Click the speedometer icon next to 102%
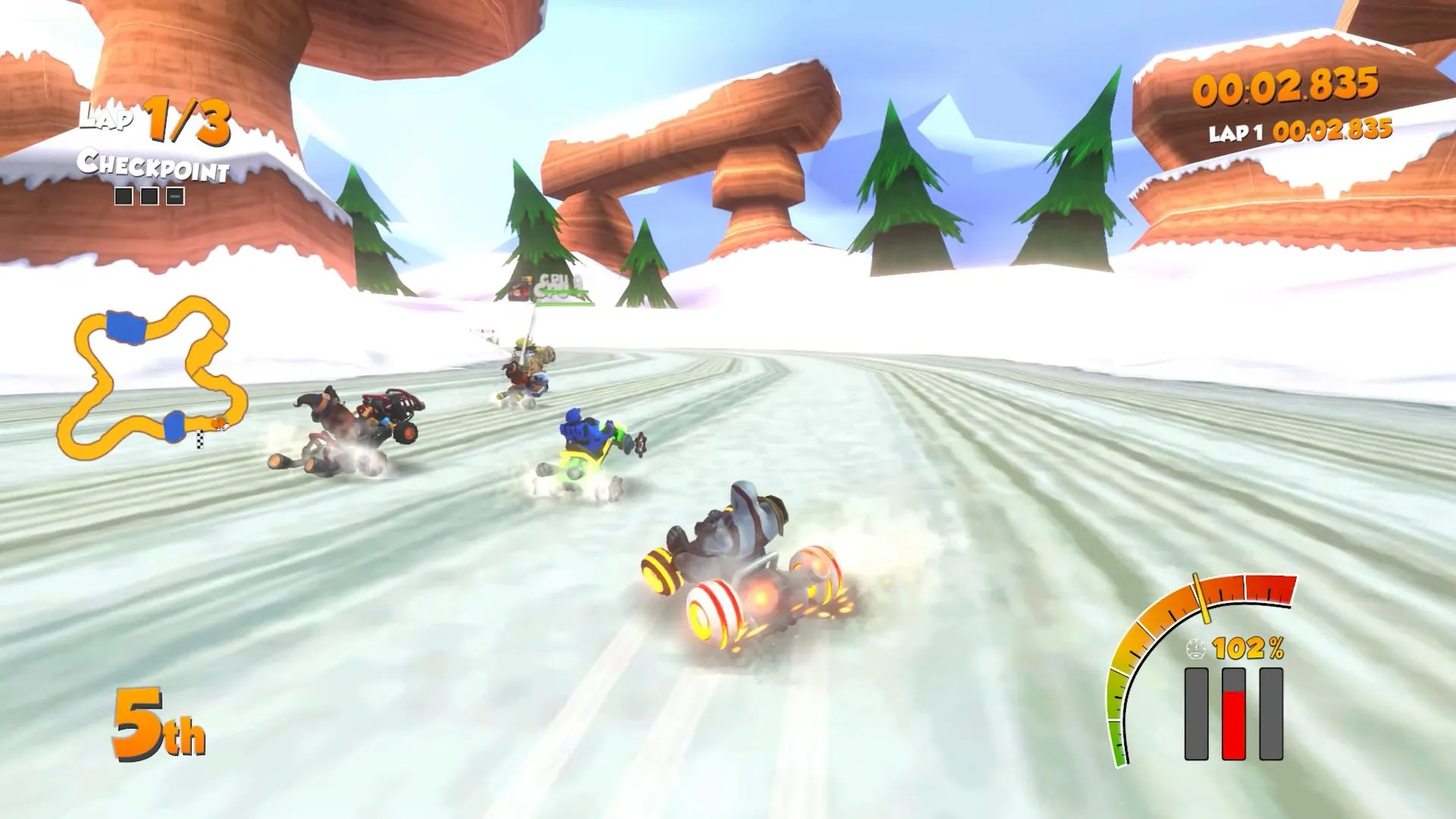Screen dimensions: 1456x819 click(x=1196, y=648)
